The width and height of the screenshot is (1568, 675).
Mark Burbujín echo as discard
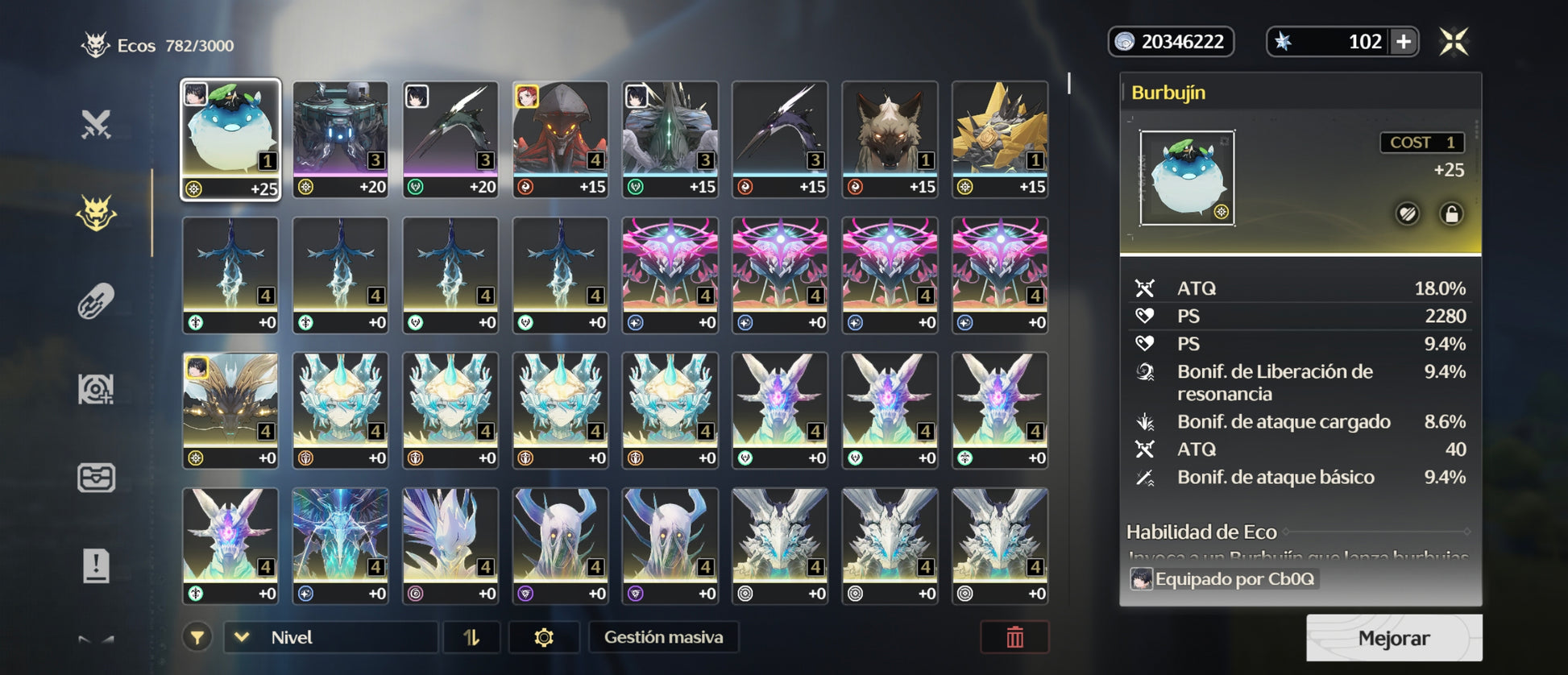point(1408,214)
